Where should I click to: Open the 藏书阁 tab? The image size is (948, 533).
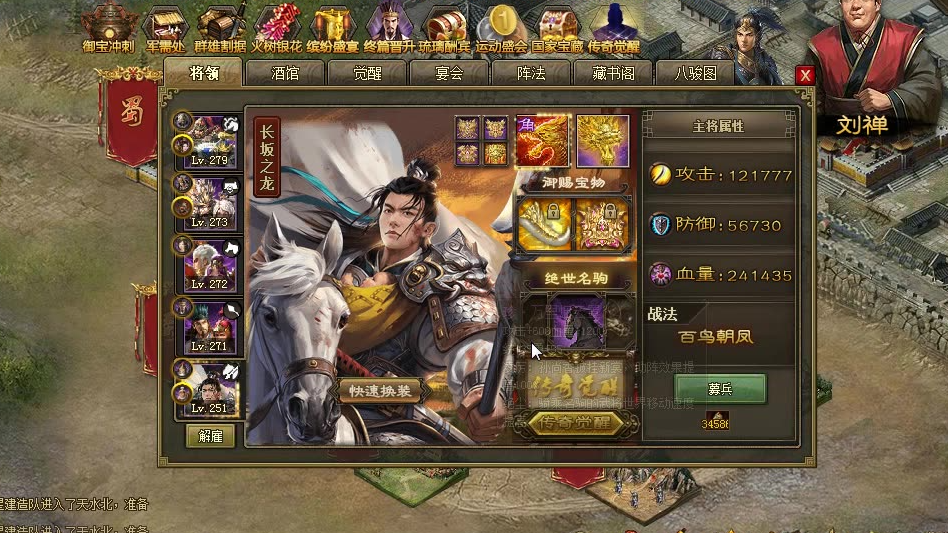(x=613, y=73)
